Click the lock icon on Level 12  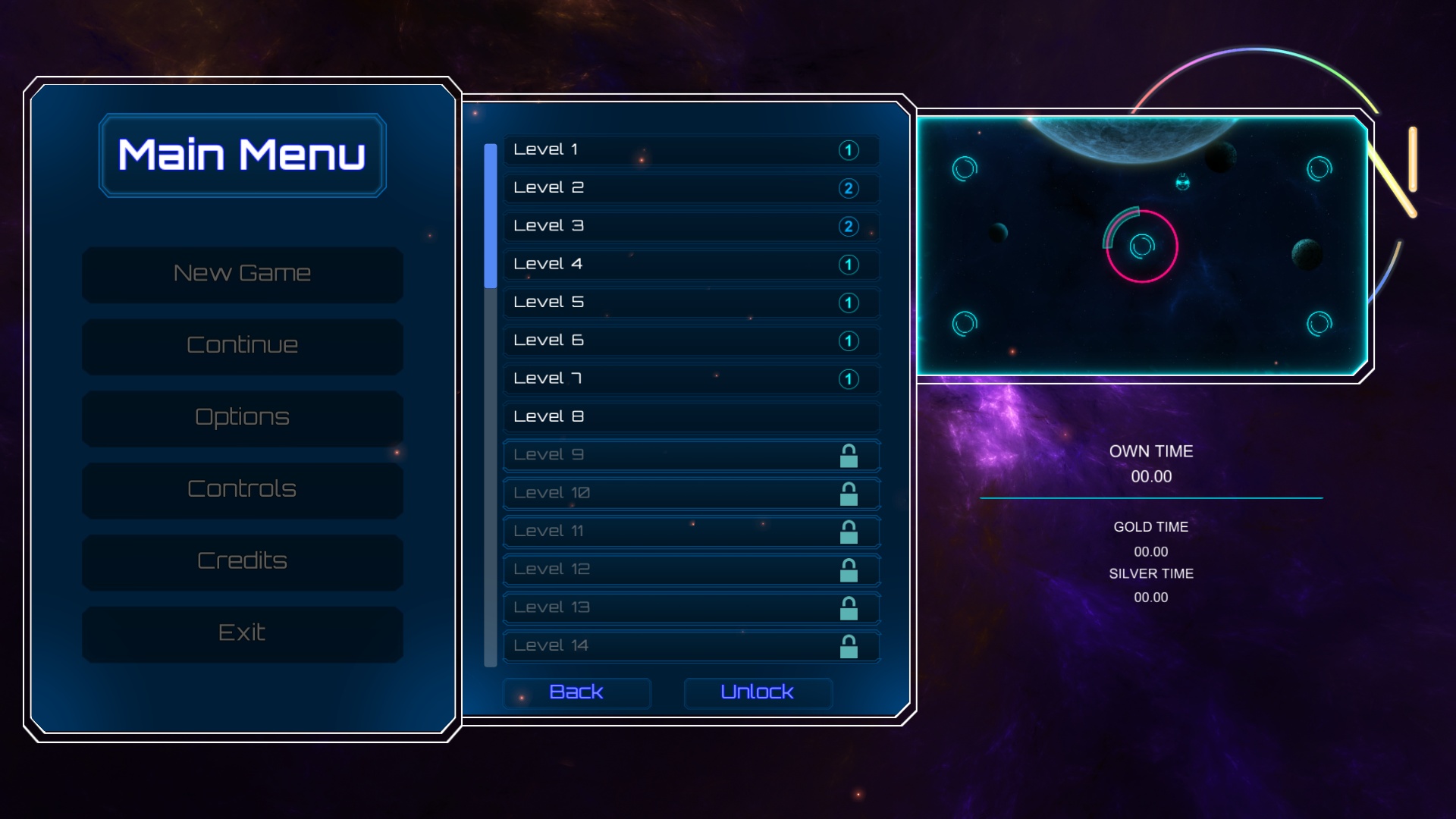(x=849, y=569)
